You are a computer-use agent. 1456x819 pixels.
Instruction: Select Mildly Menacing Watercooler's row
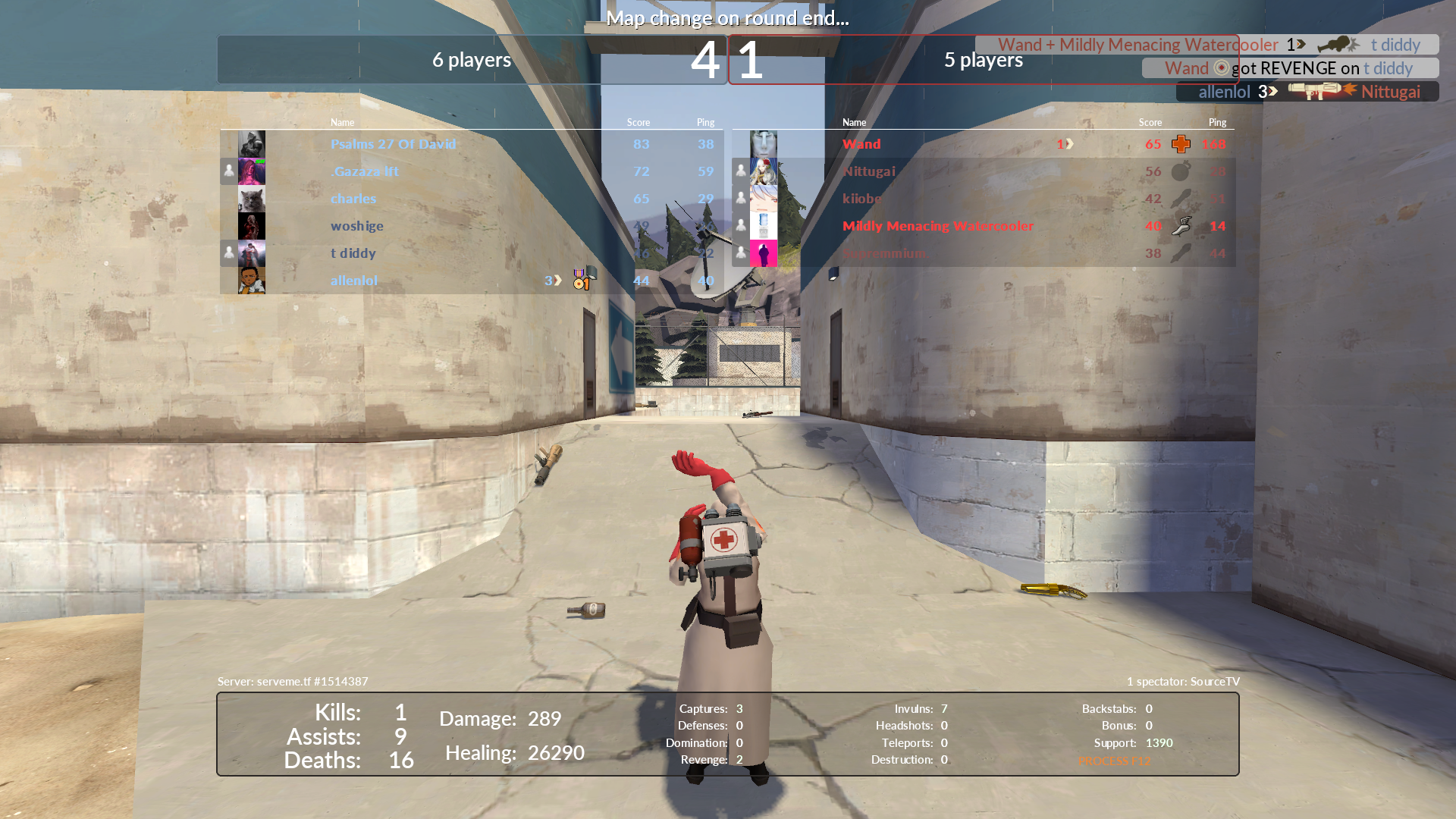[938, 226]
